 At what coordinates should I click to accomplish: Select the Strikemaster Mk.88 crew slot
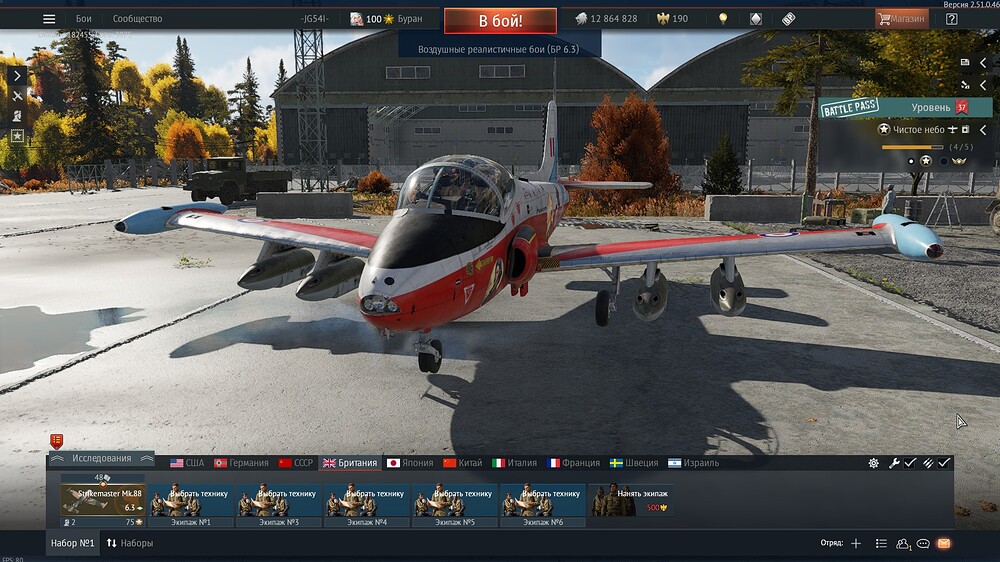(x=102, y=500)
